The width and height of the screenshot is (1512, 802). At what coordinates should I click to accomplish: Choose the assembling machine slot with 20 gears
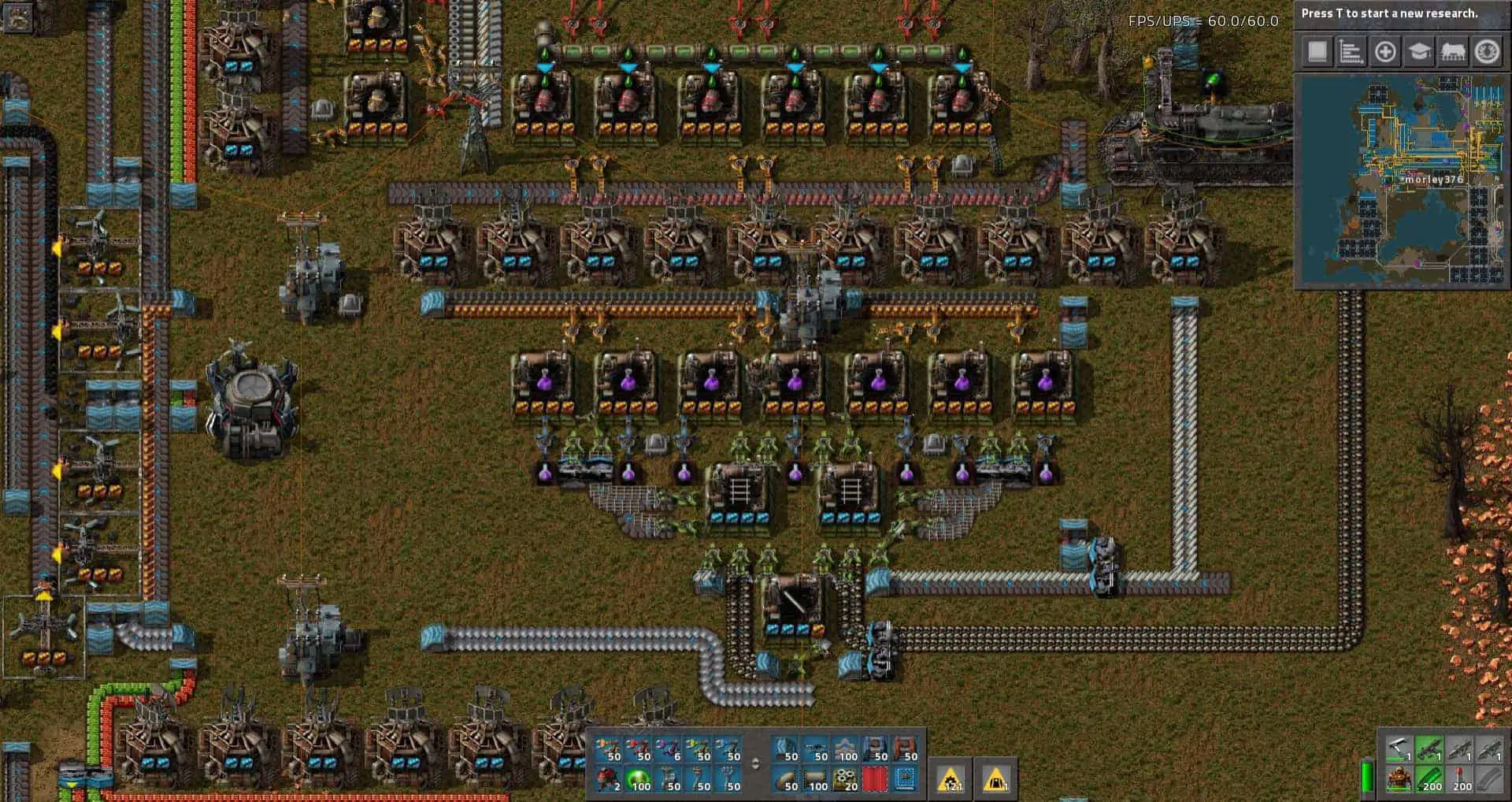(x=846, y=779)
